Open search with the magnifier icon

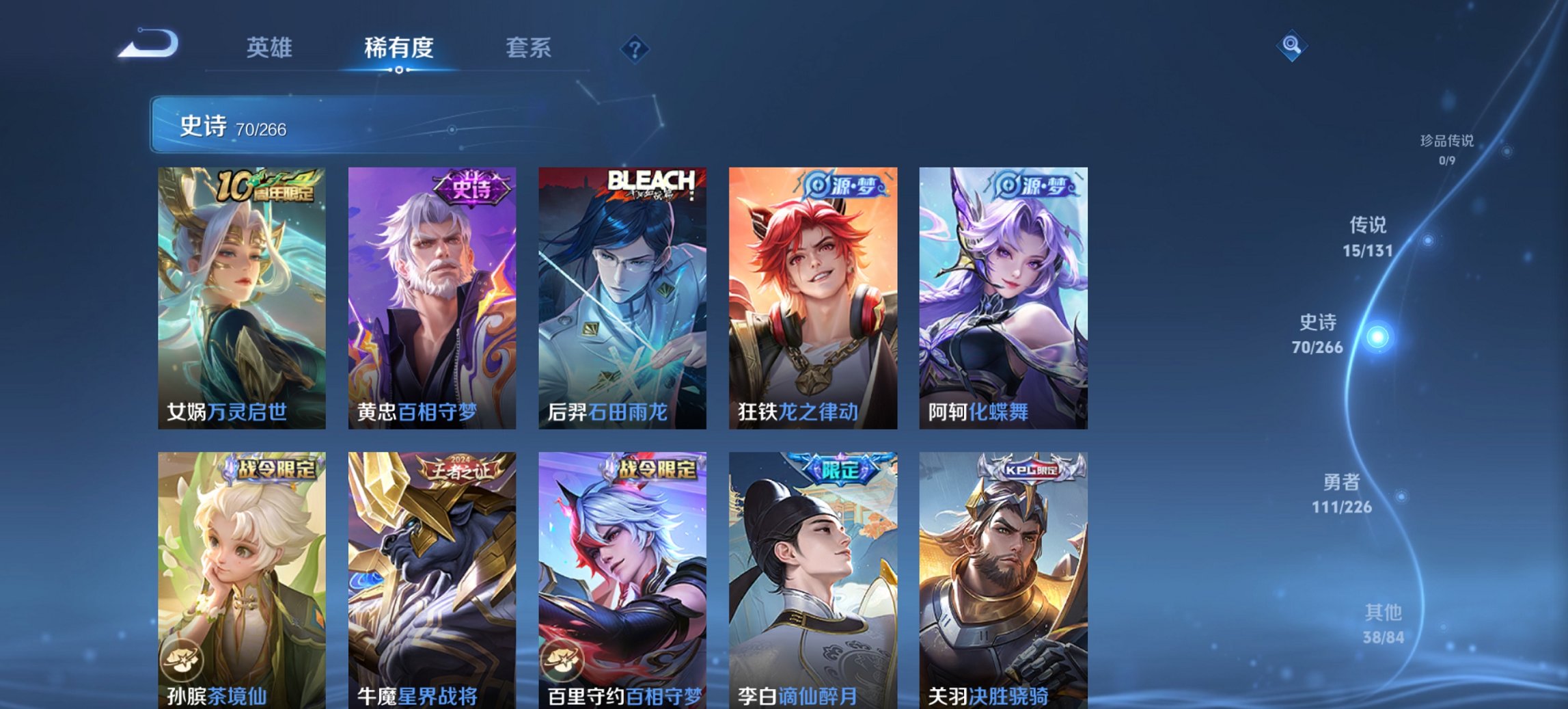point(1293,46)
